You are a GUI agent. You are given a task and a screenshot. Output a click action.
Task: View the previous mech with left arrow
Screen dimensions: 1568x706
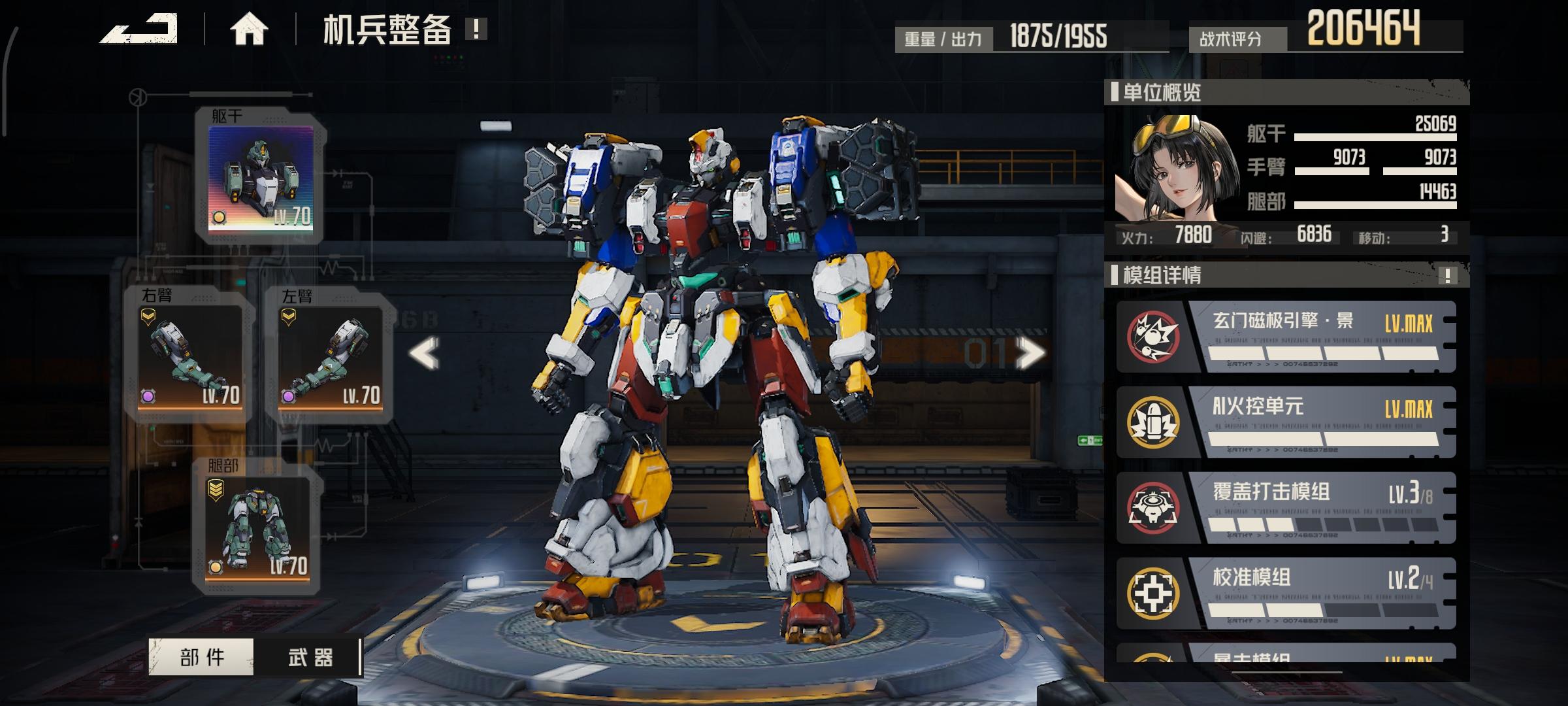pos(424,354)
